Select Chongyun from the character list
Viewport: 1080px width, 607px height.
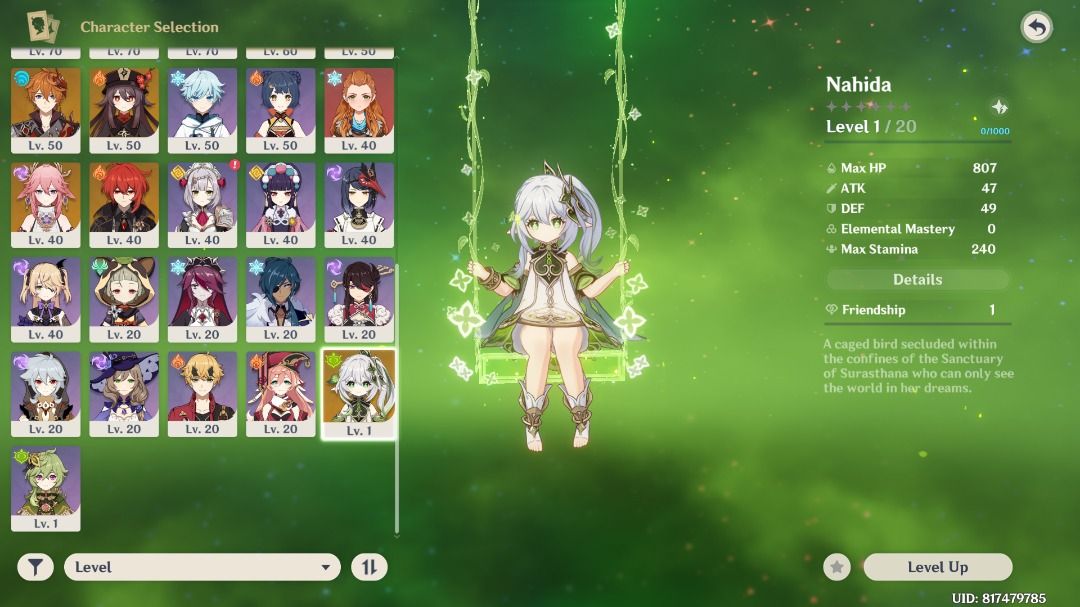click(x=203, y=108)
